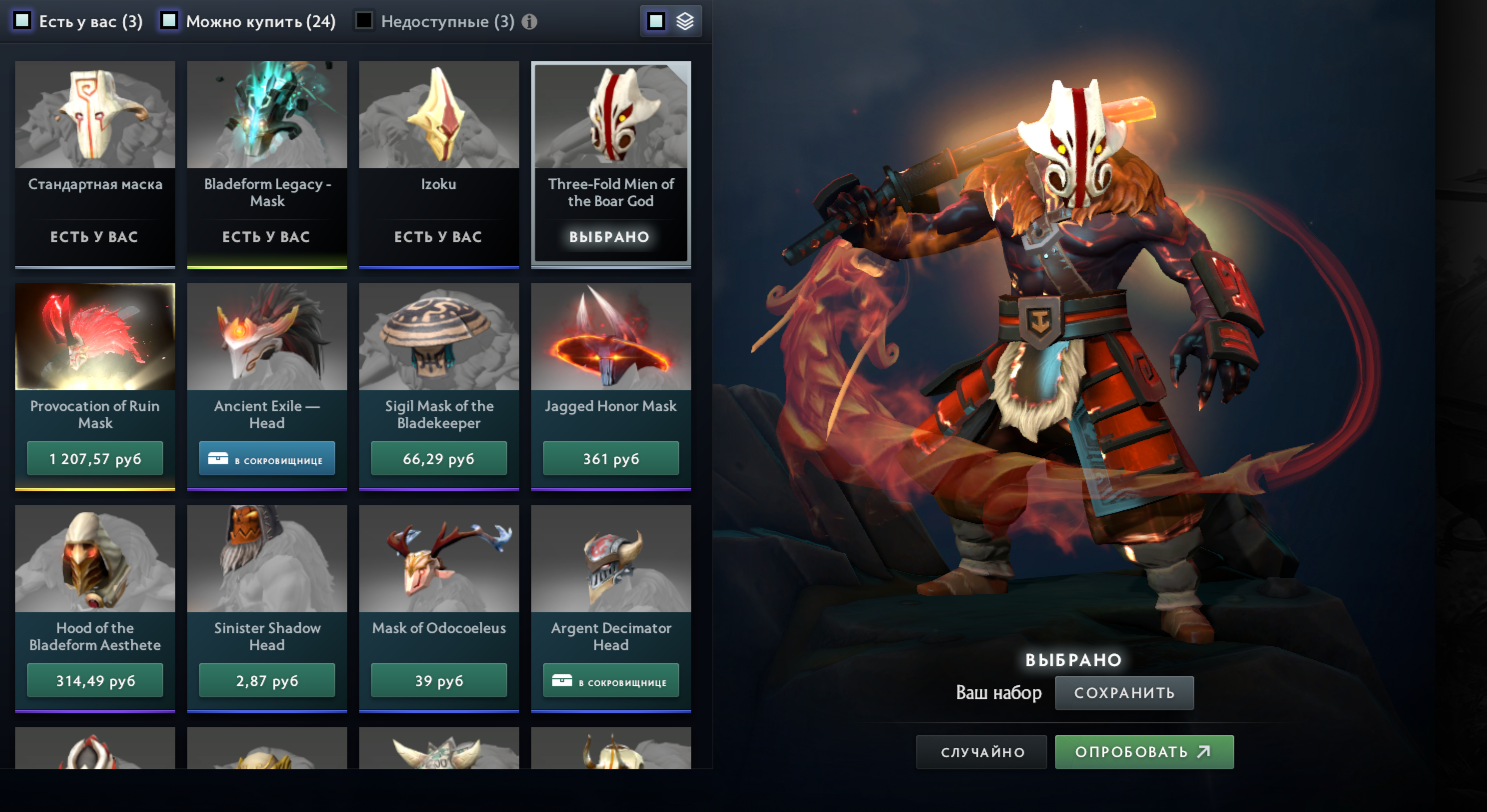Purchase Jagged Honor Mask for 361 руб

click(x=611, y=459)
